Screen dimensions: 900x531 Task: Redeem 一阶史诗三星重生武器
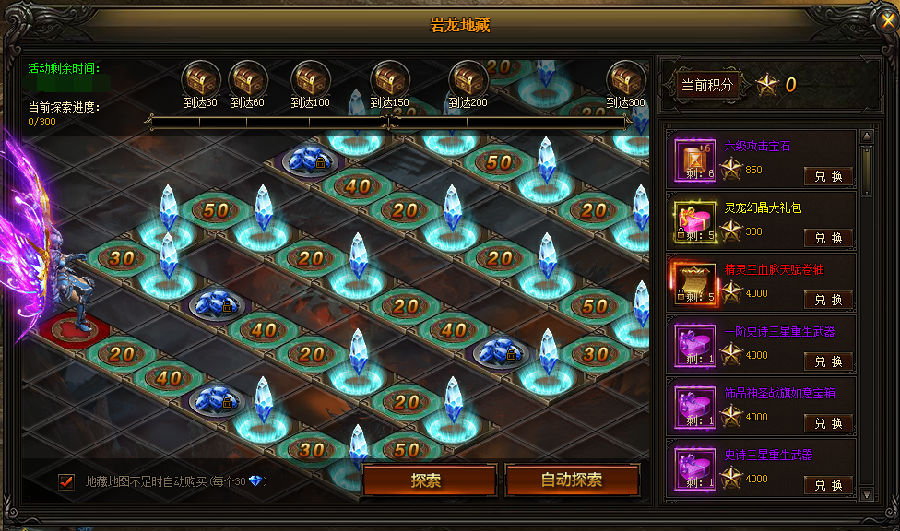point(828,362)
